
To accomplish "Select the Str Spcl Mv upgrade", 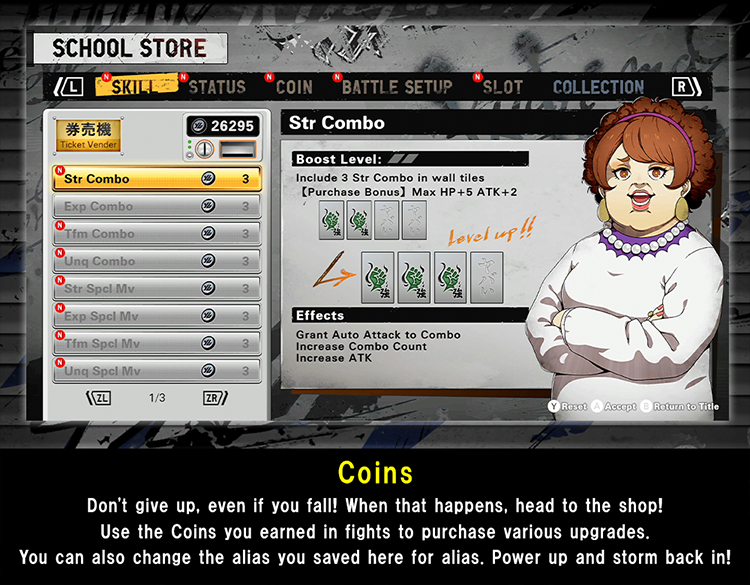I will 157,289.
